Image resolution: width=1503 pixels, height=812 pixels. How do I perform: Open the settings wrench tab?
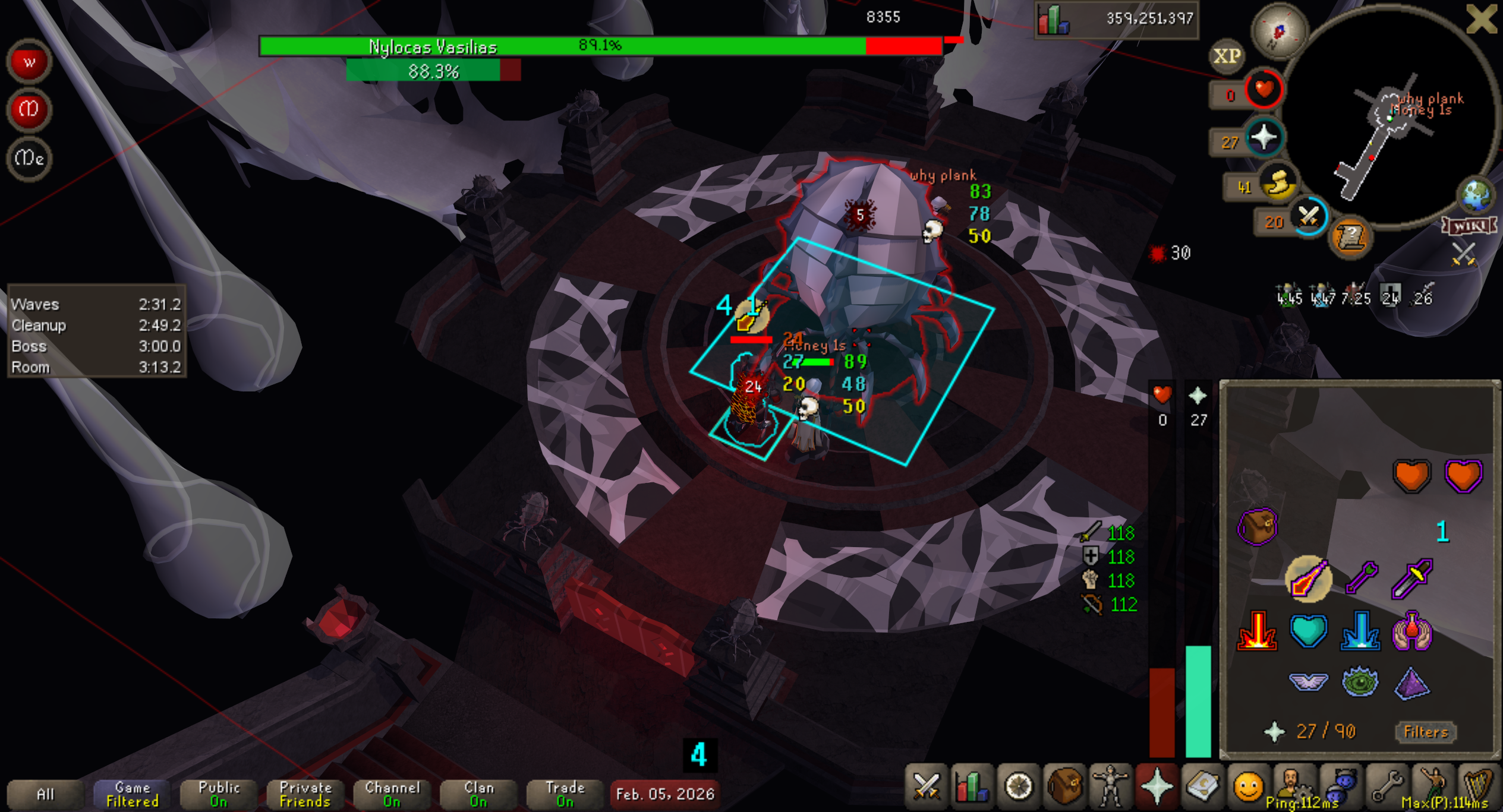(1386, 787)
